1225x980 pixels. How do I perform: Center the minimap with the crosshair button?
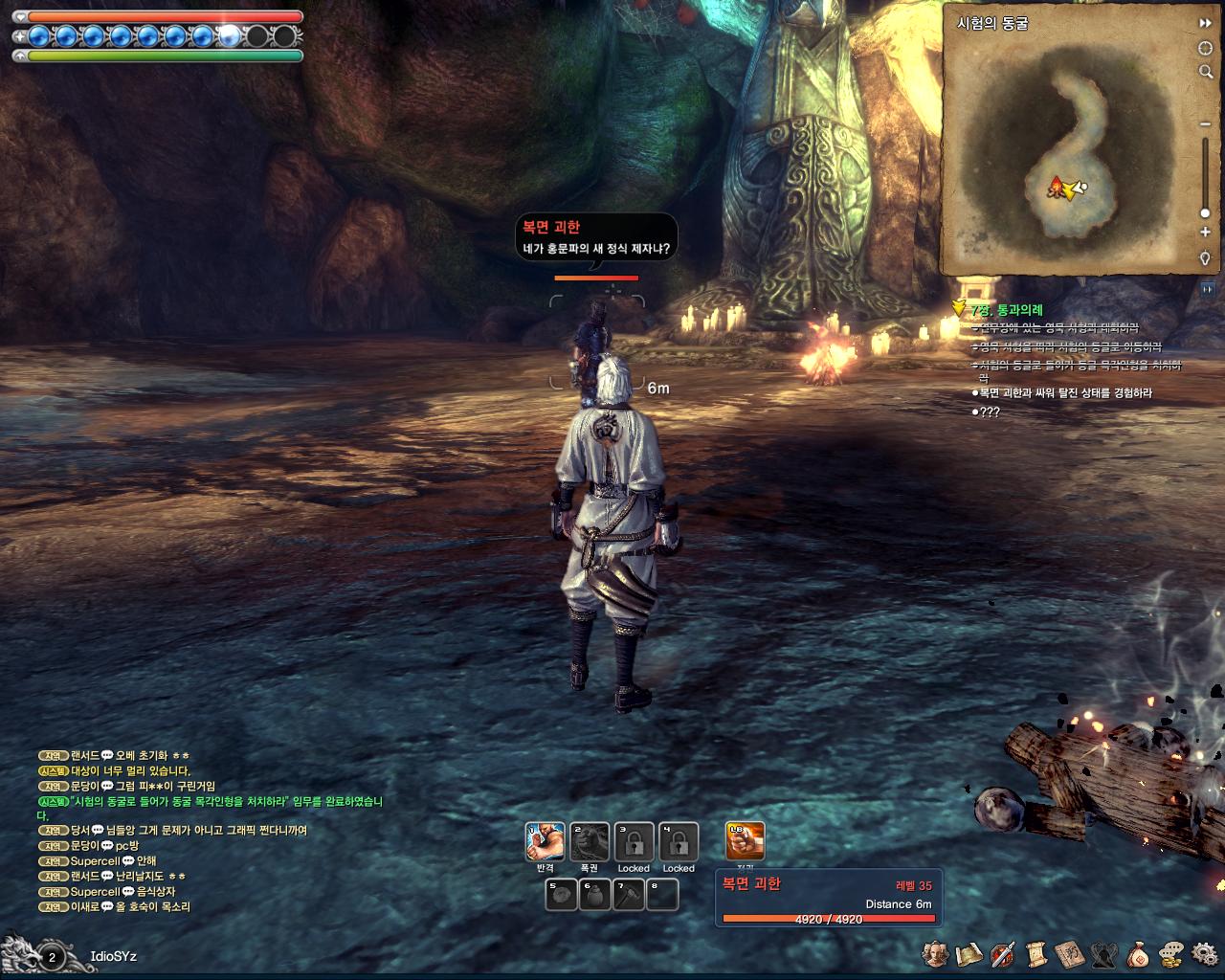pyautogui.click(x=1206, y=48)
